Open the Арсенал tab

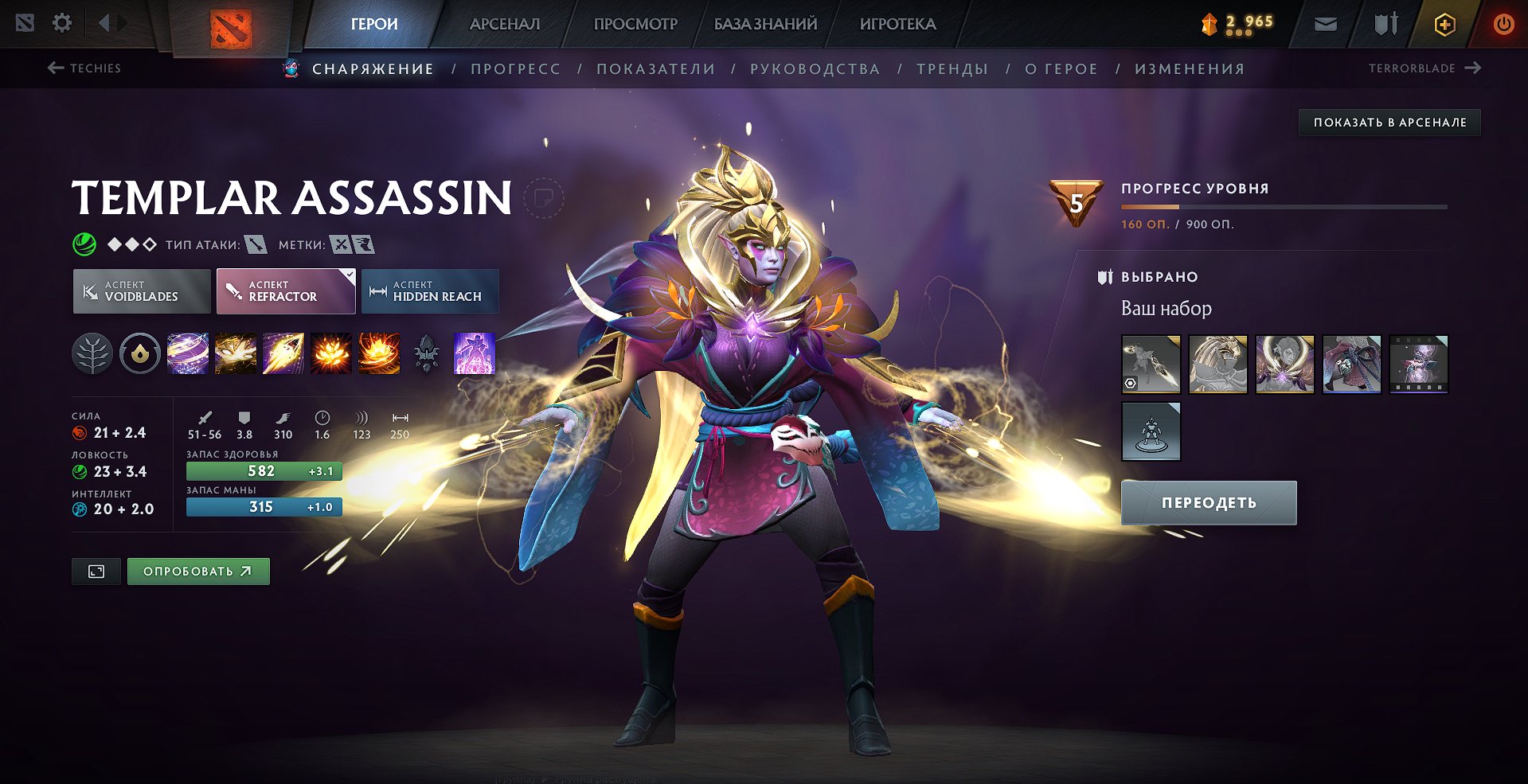click(505, 24)
